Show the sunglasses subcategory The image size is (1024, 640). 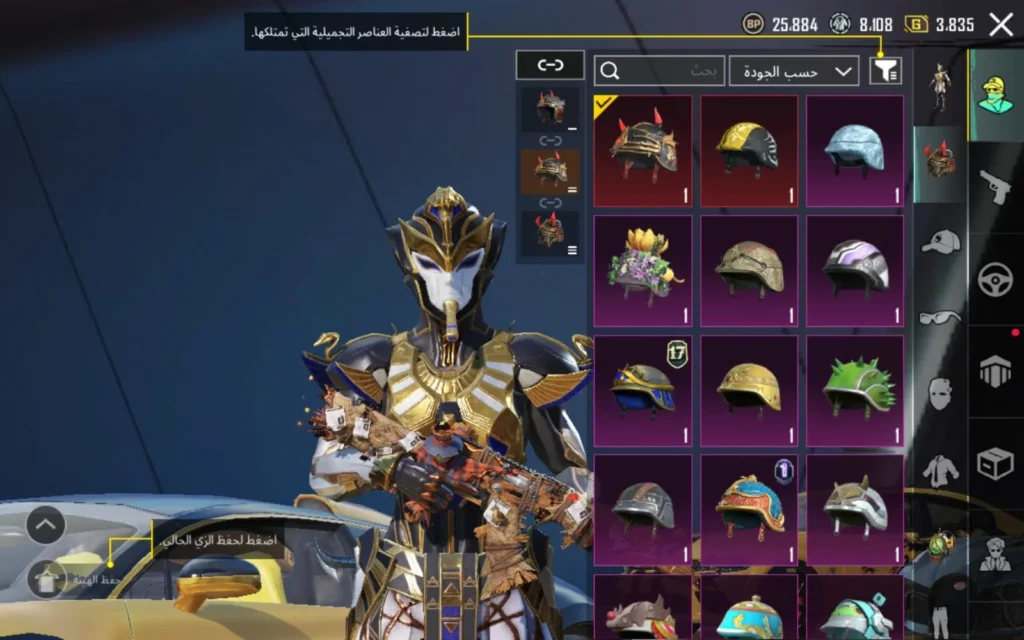click(x=939, y=317)
